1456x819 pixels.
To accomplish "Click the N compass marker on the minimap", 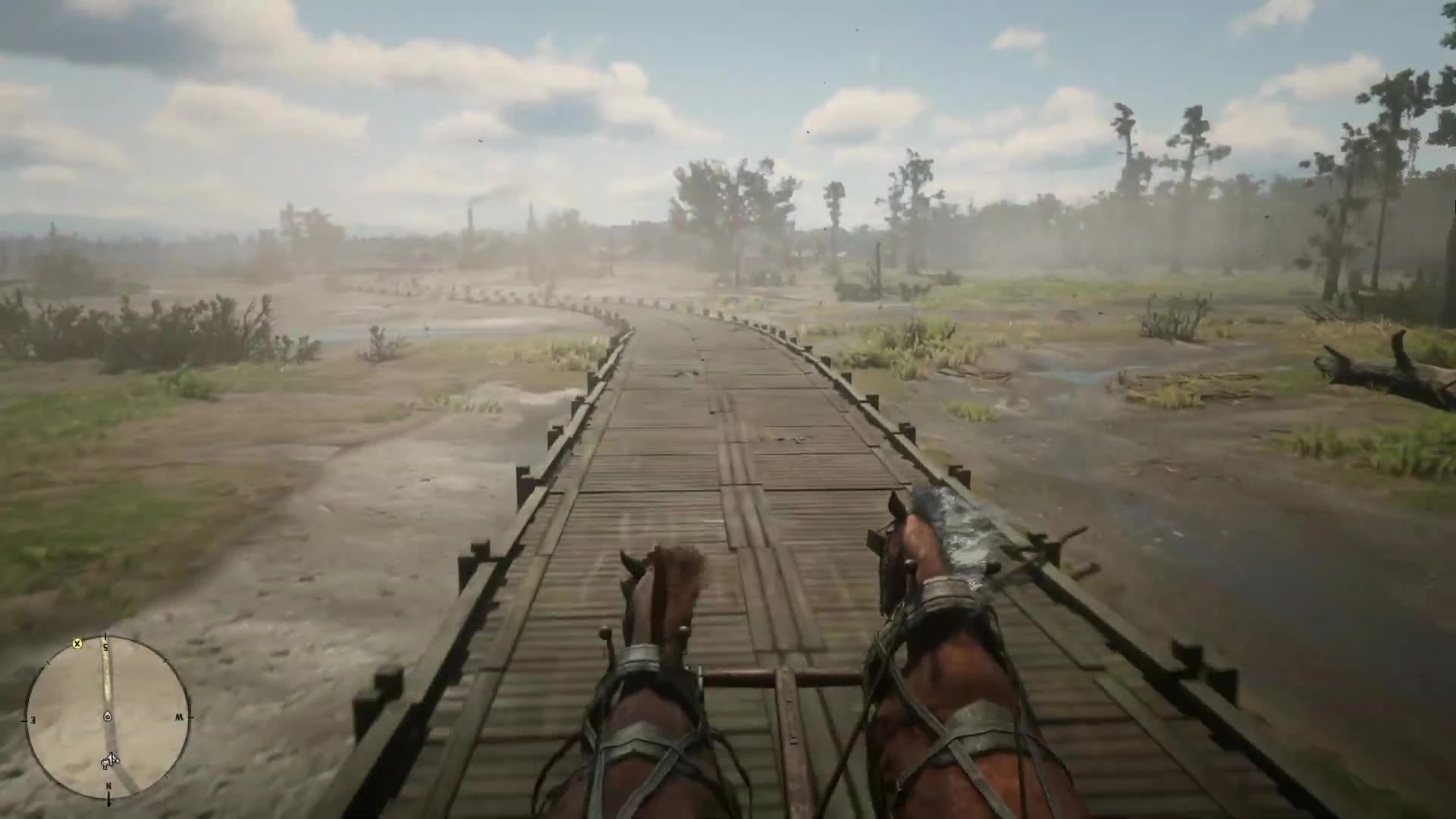I will [x=108, y=786].
